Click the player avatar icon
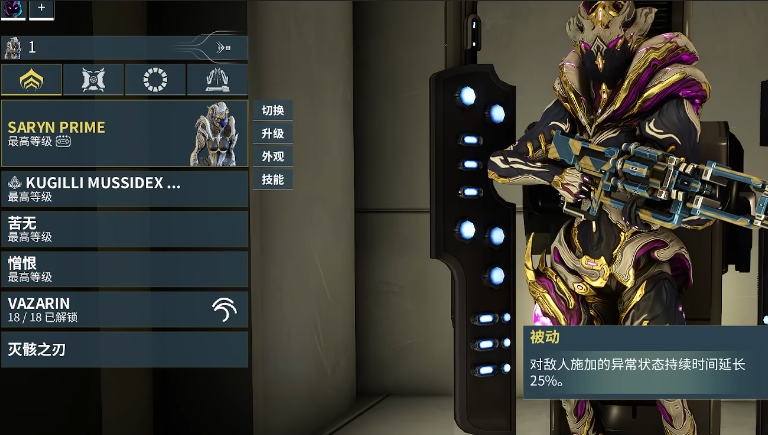This screenshot has width=768, height=435. (x=14, y=8)
